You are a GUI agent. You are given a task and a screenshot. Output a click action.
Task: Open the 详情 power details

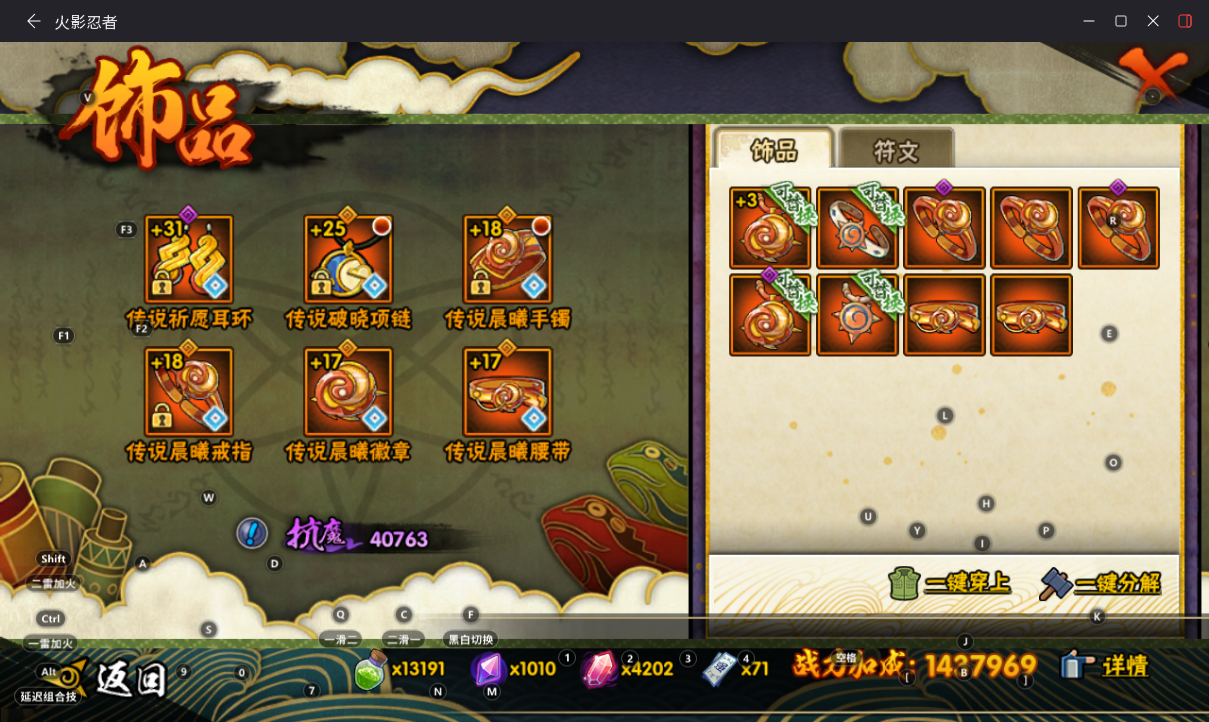pos(1105,666)
